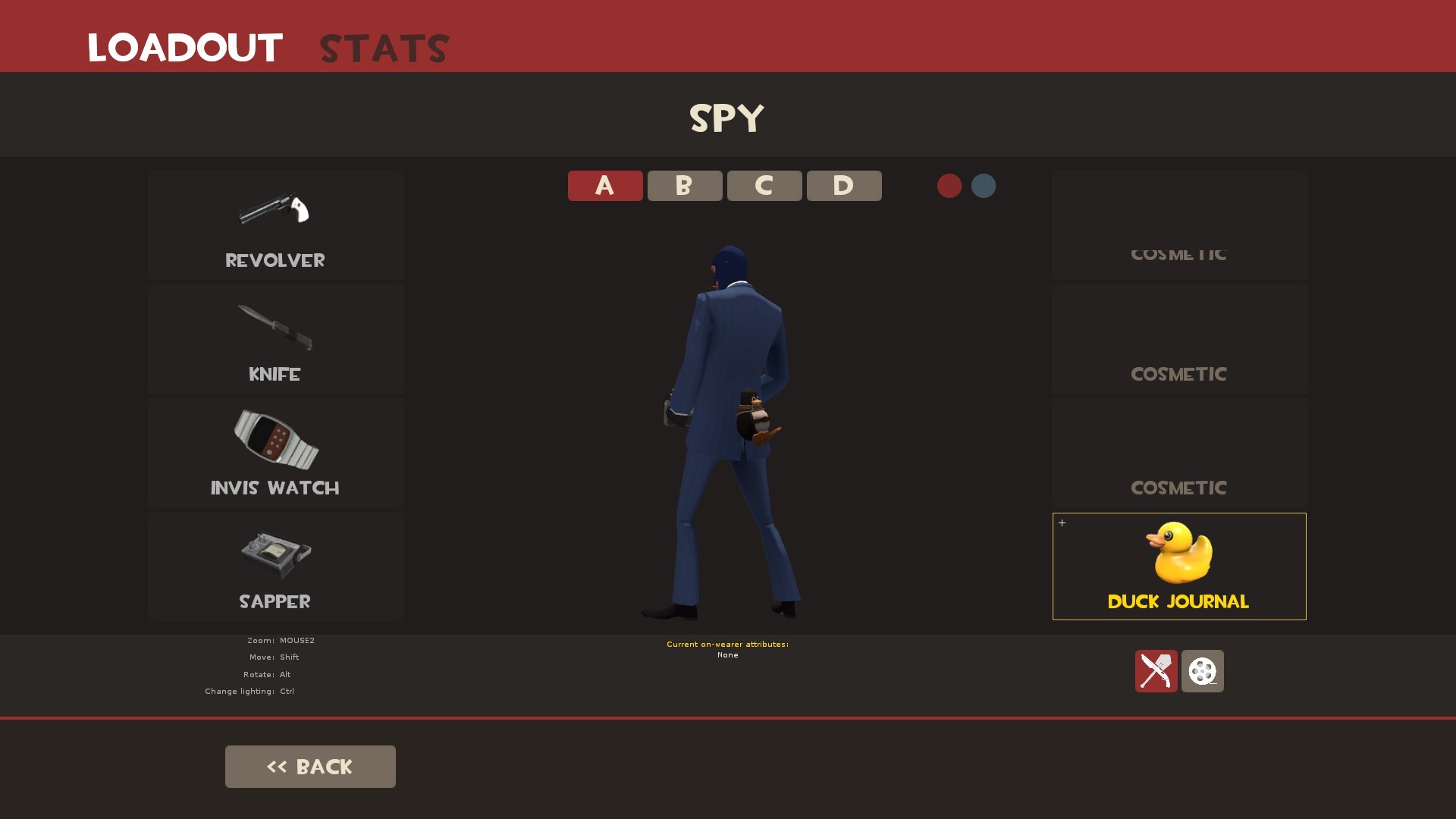Switch to the BLU team preview
The image size is (1456, 819).
pyautogui.click(x=983, y=186)
